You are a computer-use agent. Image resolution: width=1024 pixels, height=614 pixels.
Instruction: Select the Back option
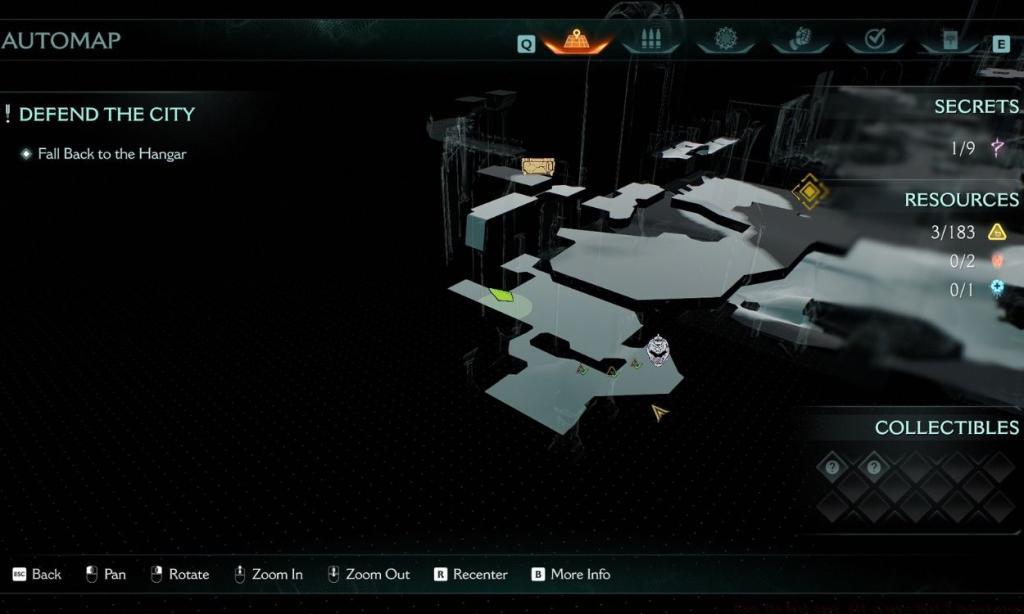pyautogui.click(x=37, y=574)
